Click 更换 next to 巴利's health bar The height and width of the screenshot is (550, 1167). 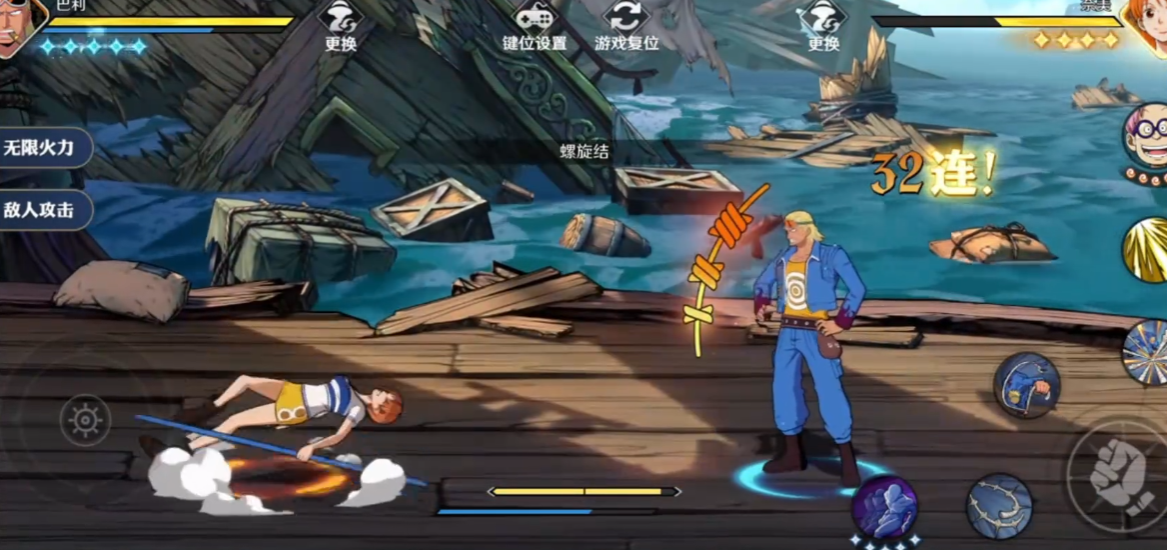click(341, 27)
